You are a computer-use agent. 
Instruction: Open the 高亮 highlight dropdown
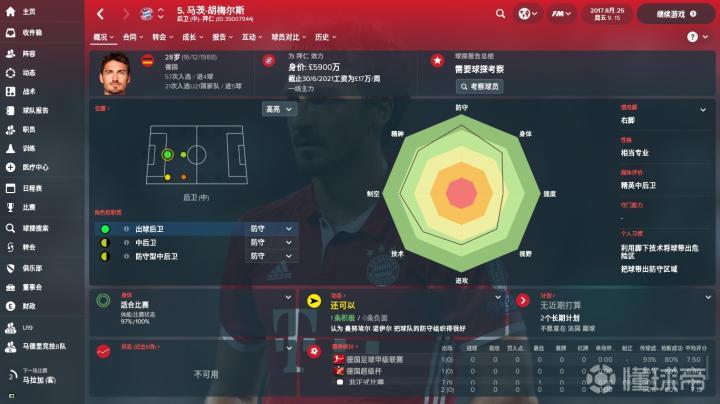(x=272, y=109)
